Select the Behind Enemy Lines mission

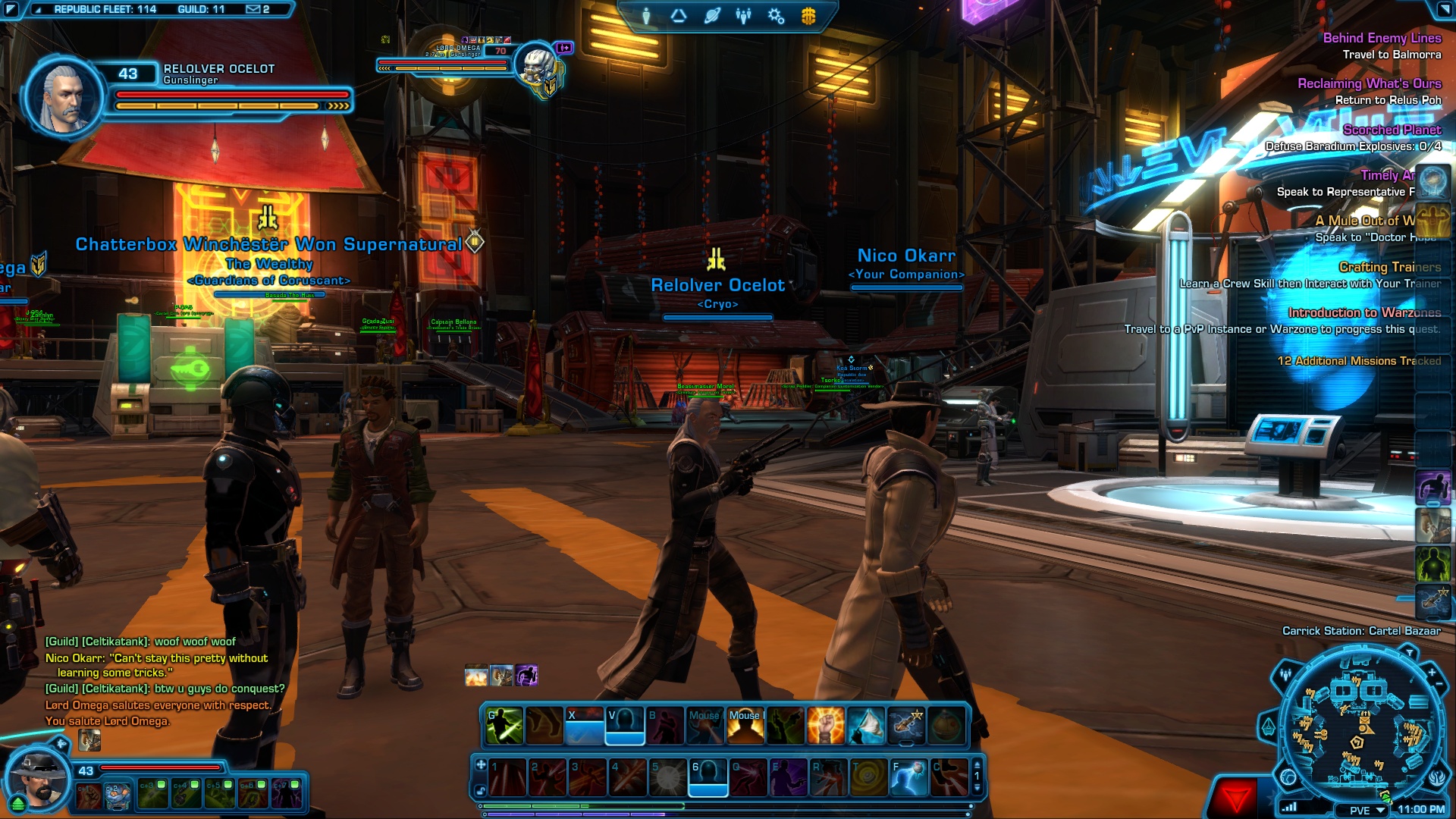(x=1382, y=38)
